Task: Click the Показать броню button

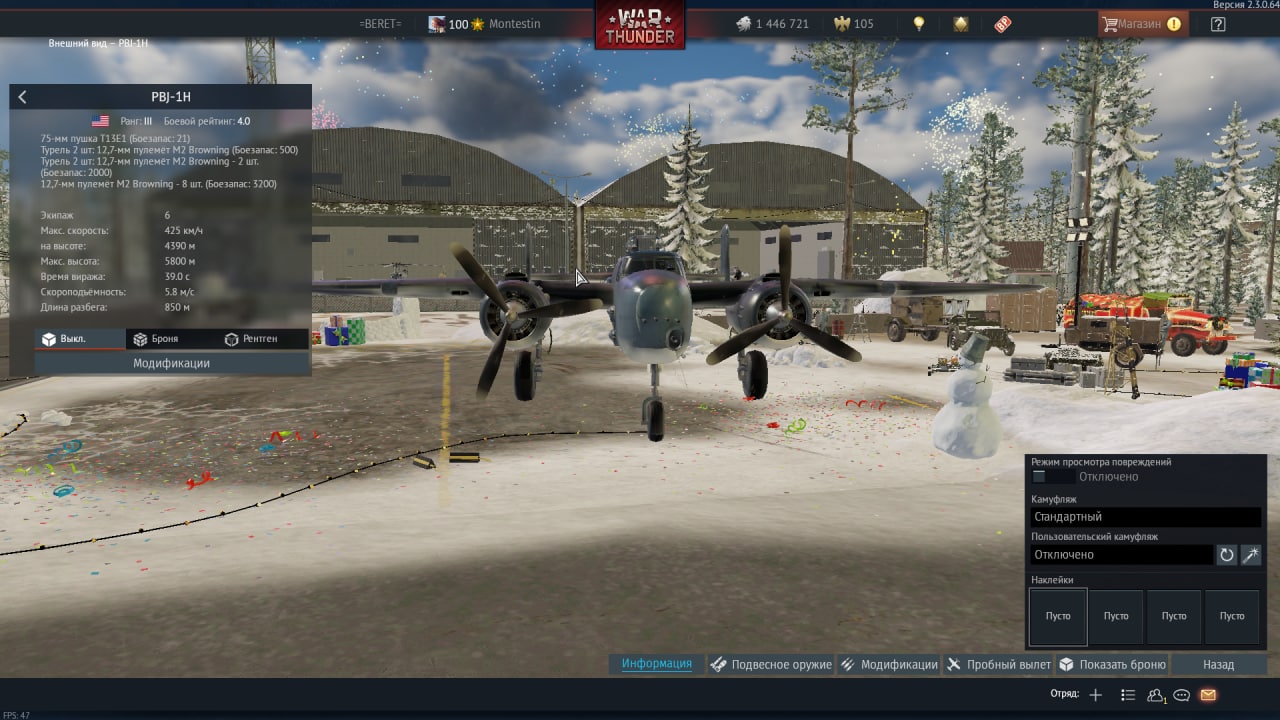Action: (1112, 665)
